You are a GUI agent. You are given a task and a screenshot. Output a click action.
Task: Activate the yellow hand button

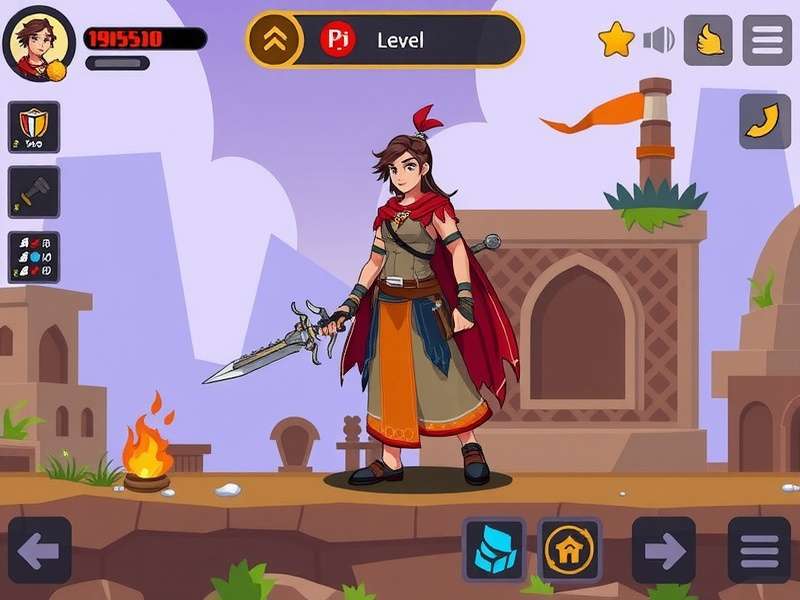[x=708, y=40]
